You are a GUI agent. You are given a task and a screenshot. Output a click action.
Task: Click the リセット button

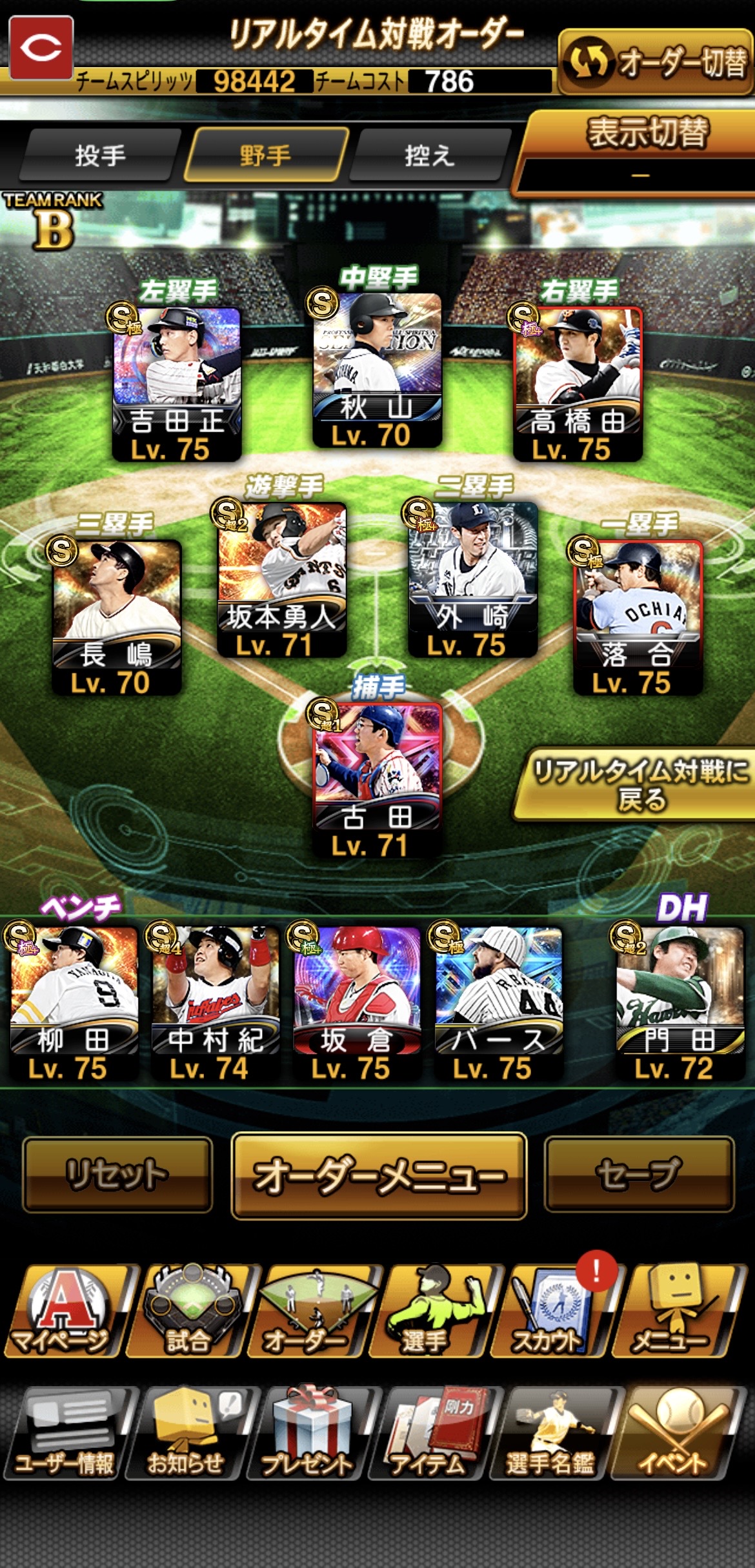click(x=117, y=1174)
